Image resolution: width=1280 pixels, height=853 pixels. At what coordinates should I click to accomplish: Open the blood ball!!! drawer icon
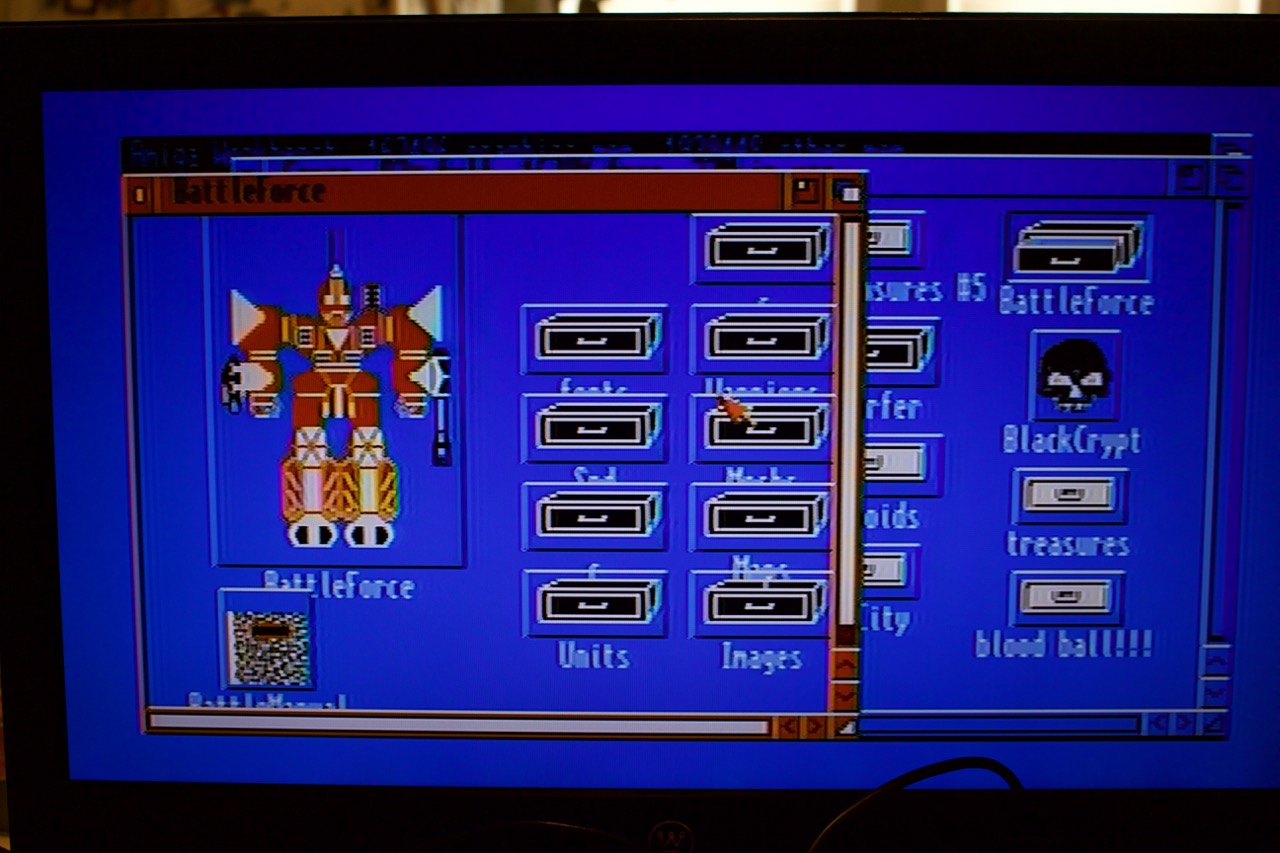[x=1068, y=600]
